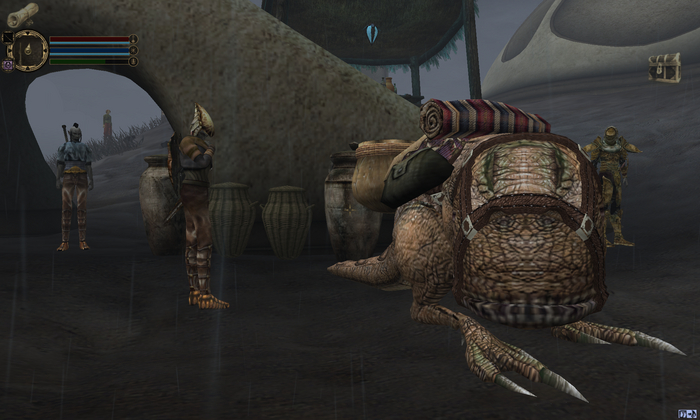Open the treasure chest inventory icon
The image size is (700, 420).
click(x=664, y=67)
